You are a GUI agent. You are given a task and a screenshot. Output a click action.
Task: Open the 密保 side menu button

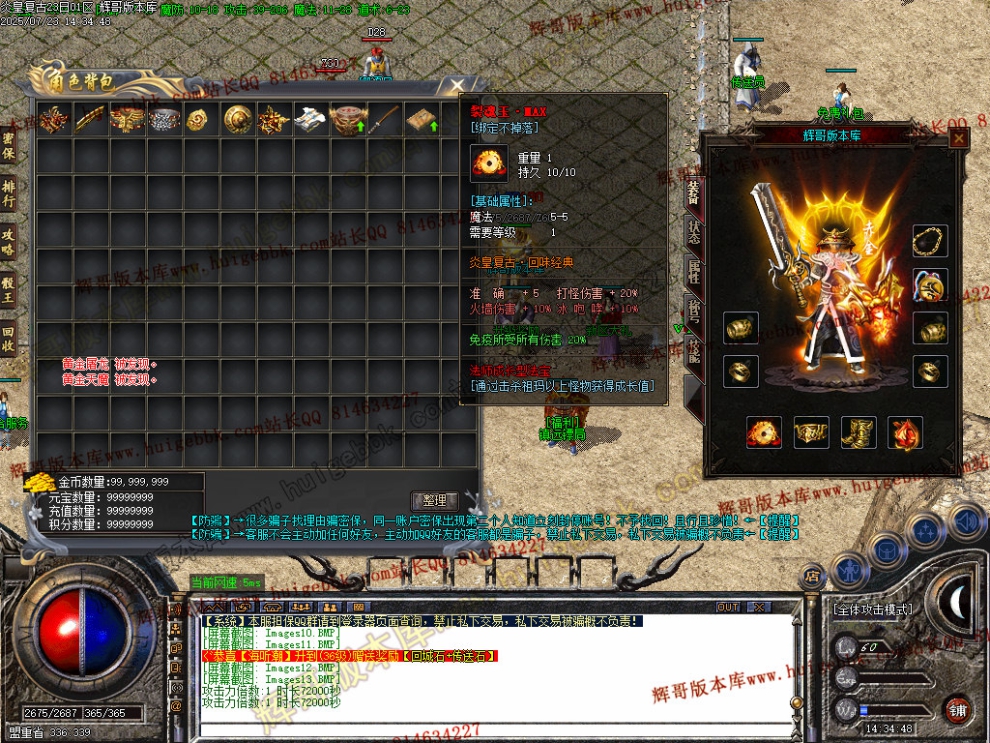click(x=9, y=146)
